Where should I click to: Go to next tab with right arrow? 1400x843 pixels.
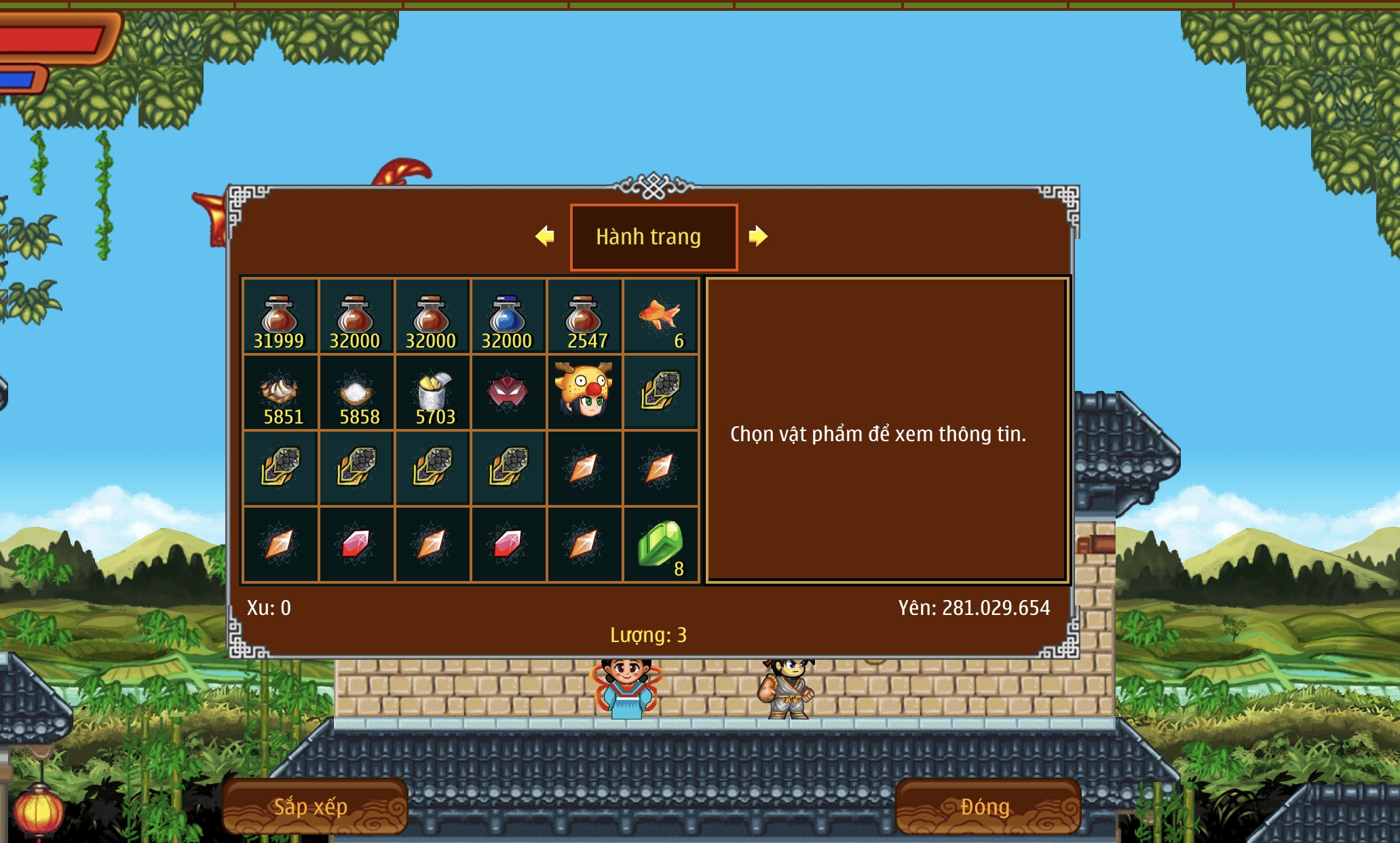[757, 236]
